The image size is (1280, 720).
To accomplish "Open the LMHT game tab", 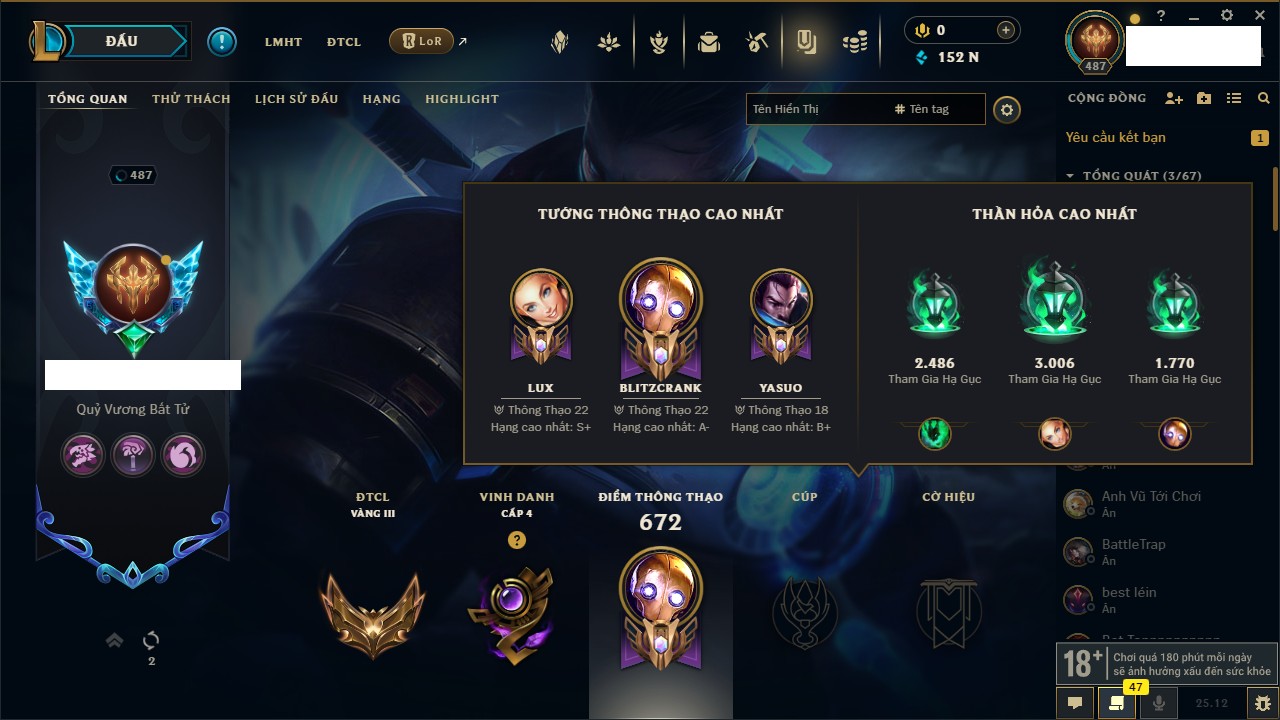I will point(283,42).
